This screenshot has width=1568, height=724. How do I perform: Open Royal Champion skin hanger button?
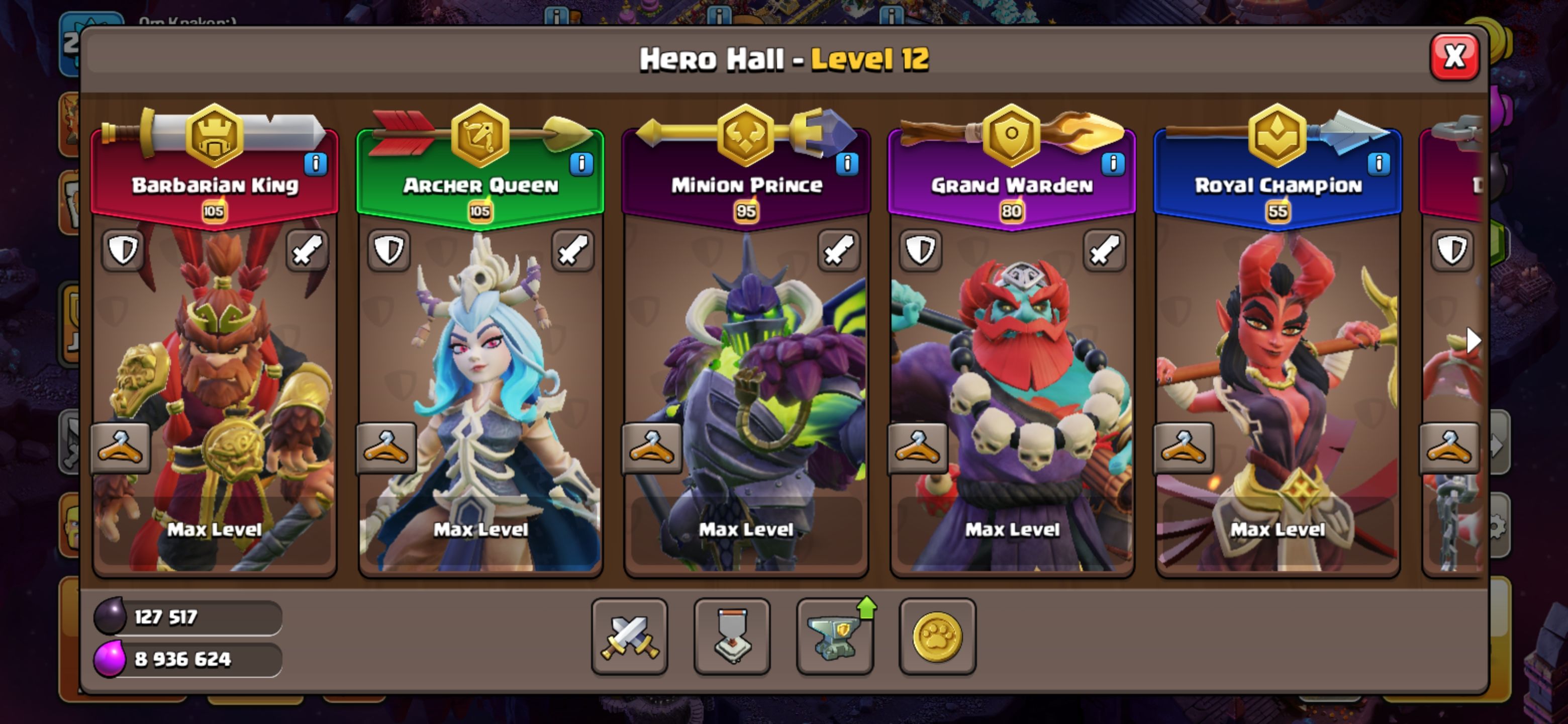click(1184, 447)
